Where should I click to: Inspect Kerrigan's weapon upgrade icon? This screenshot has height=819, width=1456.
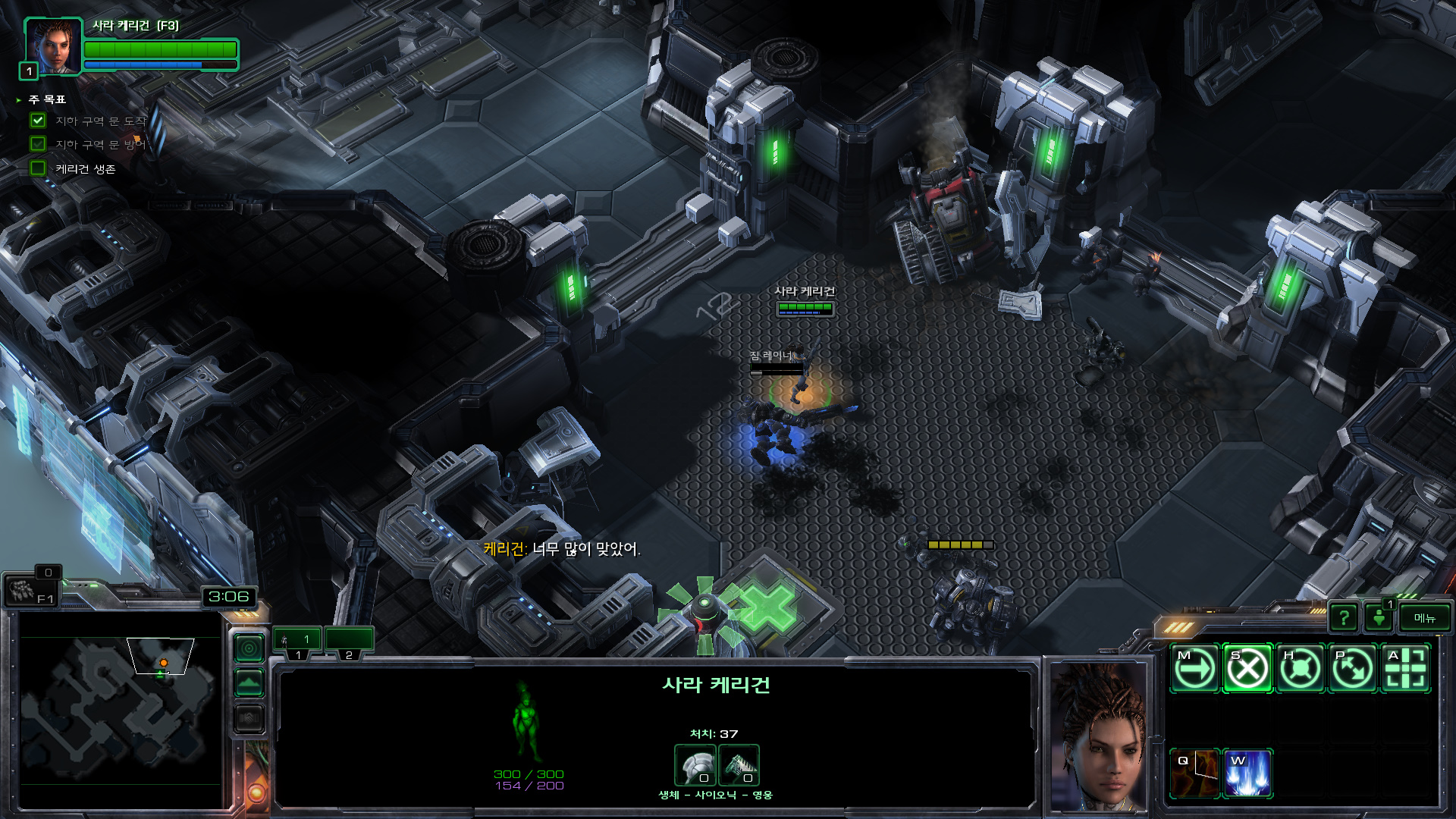739,765
